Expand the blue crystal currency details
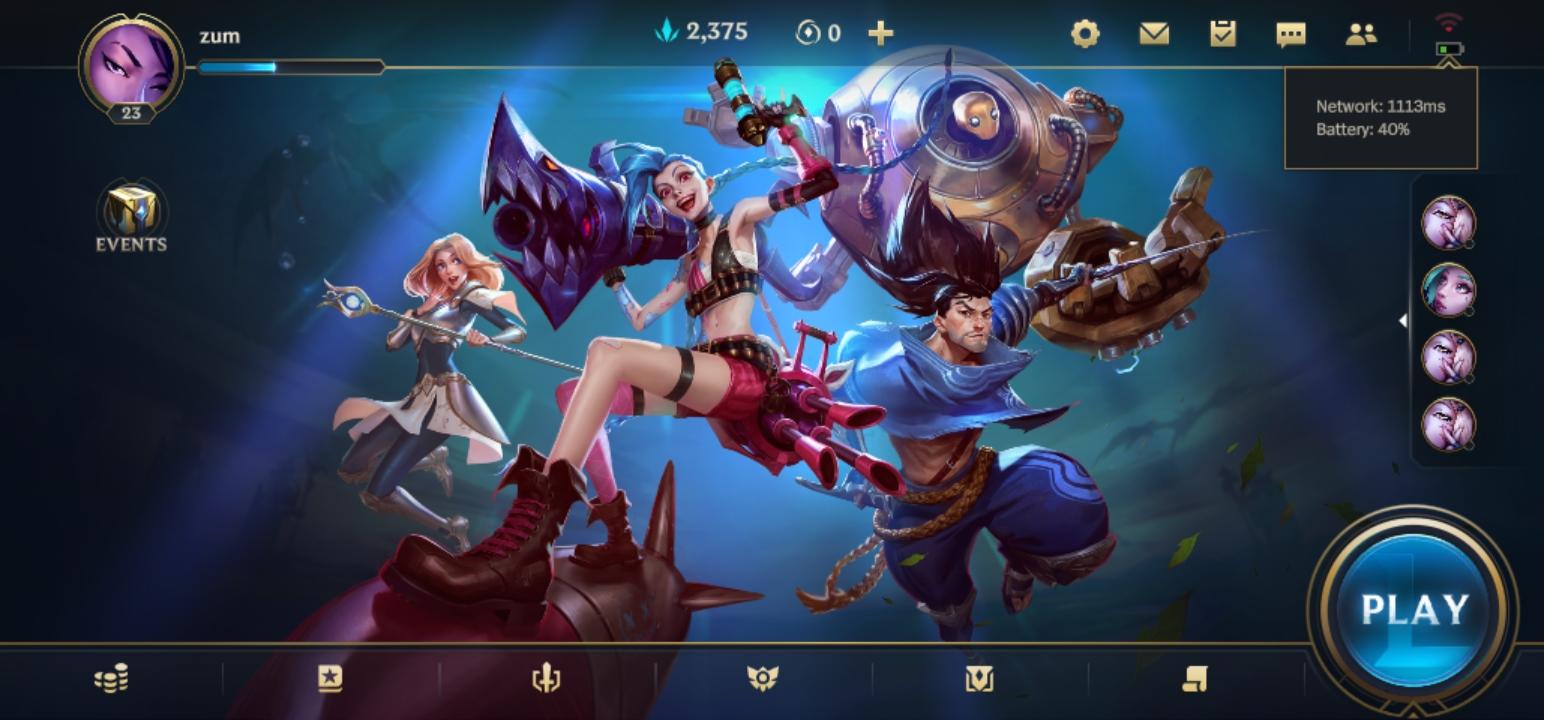The width and height of the screenshot is (1544, 720). (x=700, y=31)
